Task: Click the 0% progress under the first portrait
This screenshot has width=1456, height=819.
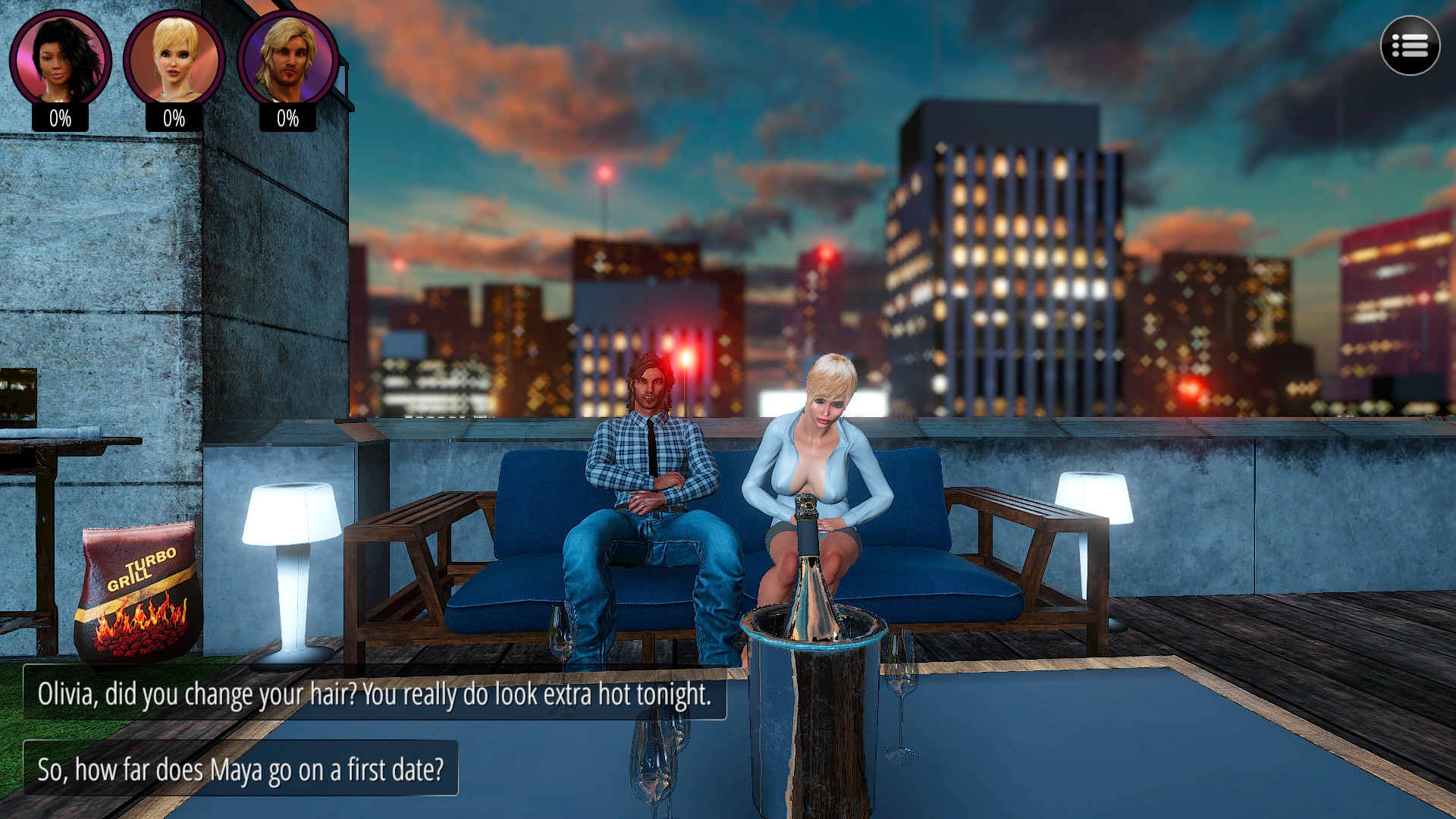Action: 61,118
